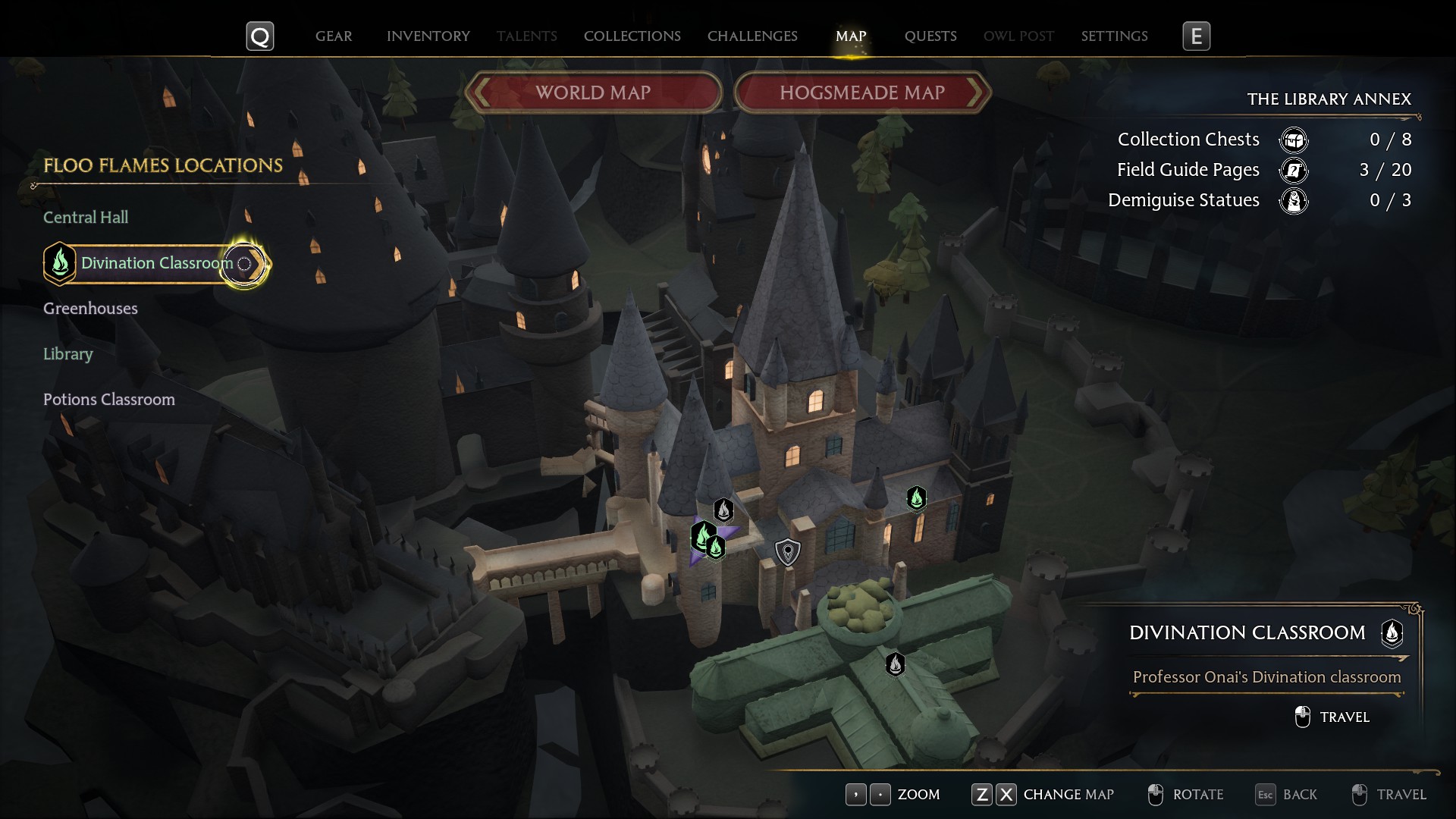
Task: Switch to the Hogsmeade Map
Action: (x=862, y=93)
